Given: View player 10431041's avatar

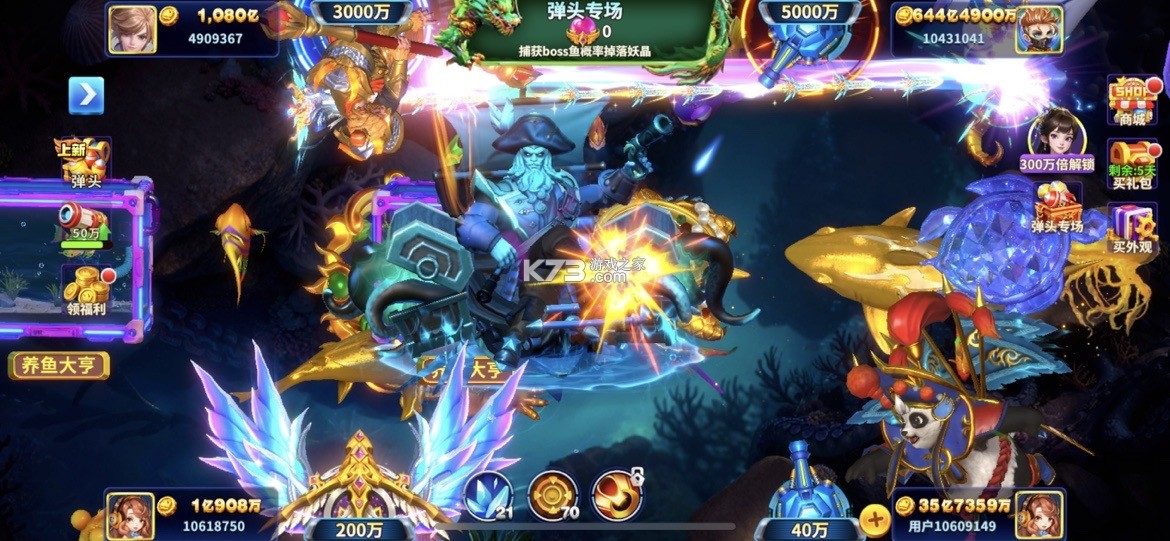Looking at the screenshot, I should [x=1038, y=28].
